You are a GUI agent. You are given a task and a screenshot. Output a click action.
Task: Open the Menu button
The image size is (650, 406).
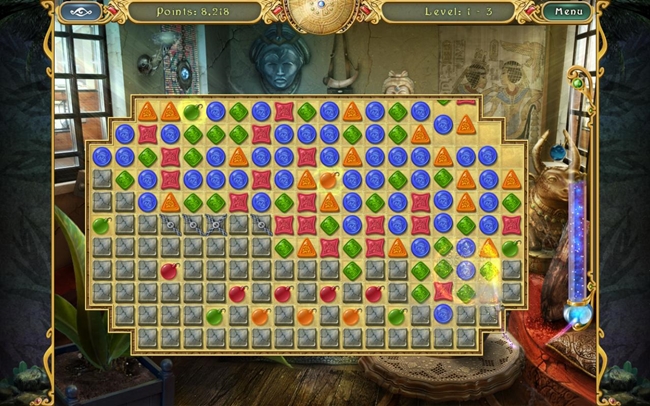[567, 12]
